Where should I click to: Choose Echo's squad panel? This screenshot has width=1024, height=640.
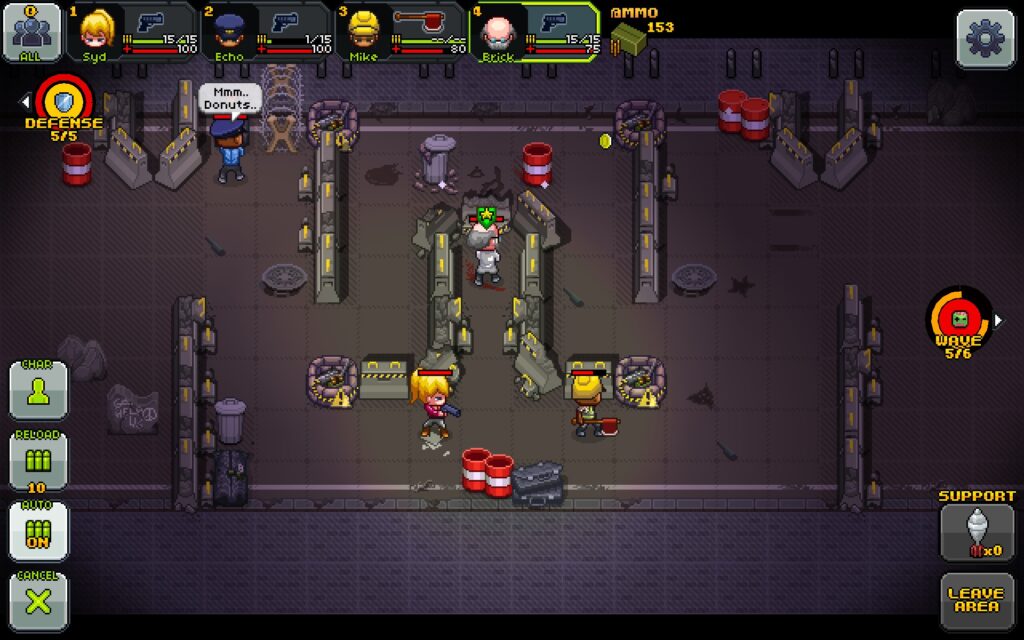tap(267, 32)
